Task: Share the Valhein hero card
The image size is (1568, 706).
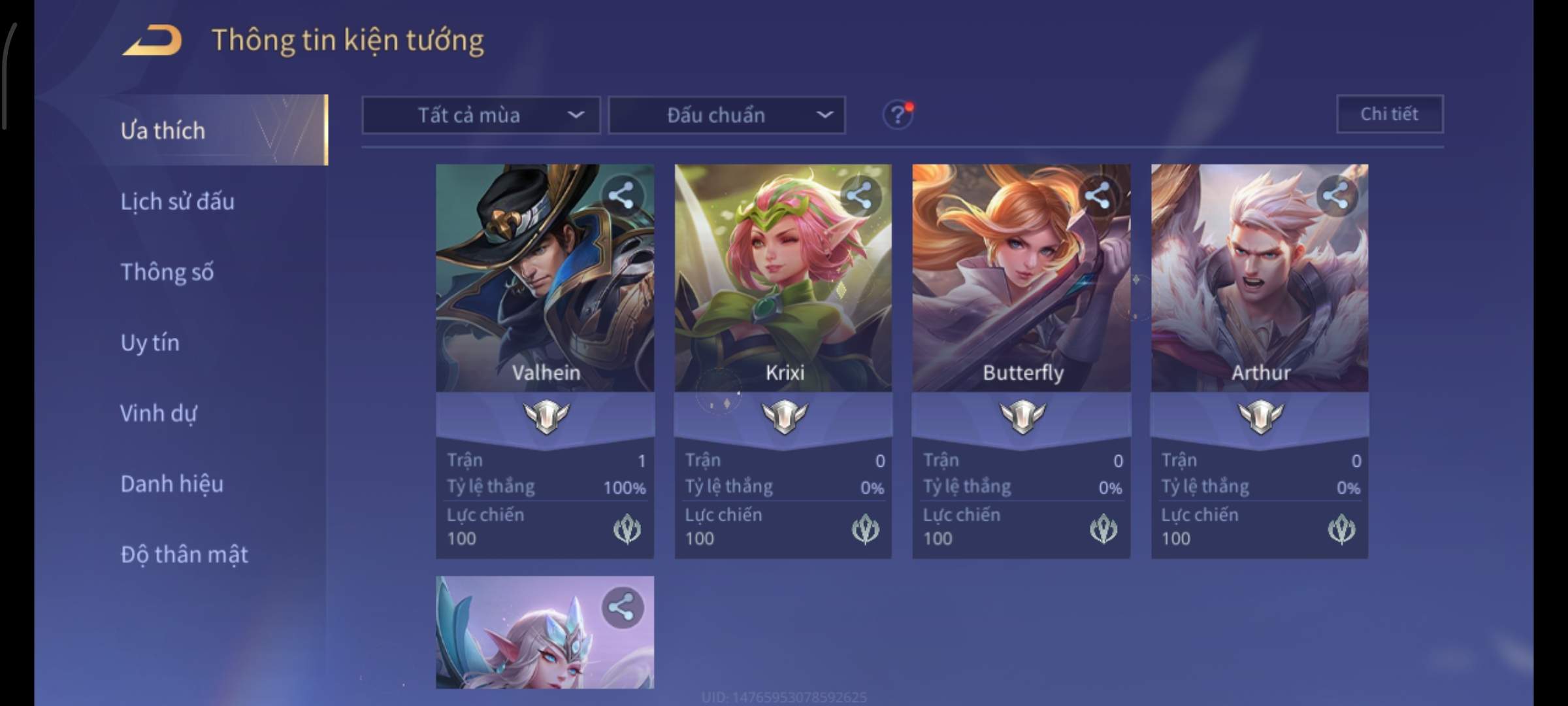Action: (621, 195)
